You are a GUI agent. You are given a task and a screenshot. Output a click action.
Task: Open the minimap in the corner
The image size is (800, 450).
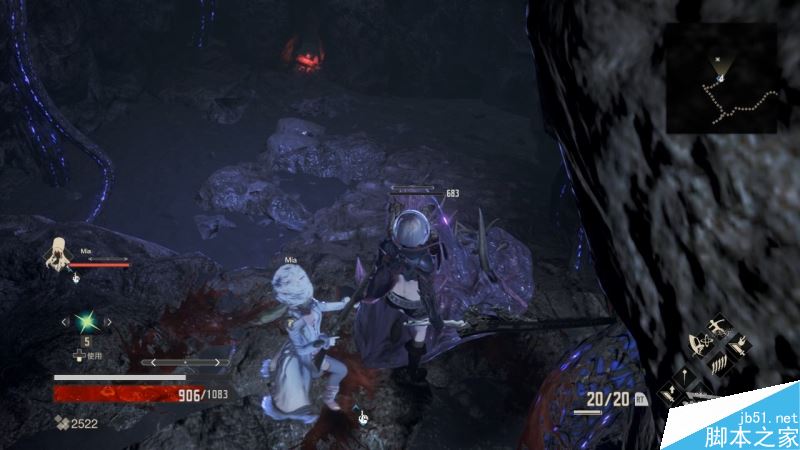tap(722, 79)
